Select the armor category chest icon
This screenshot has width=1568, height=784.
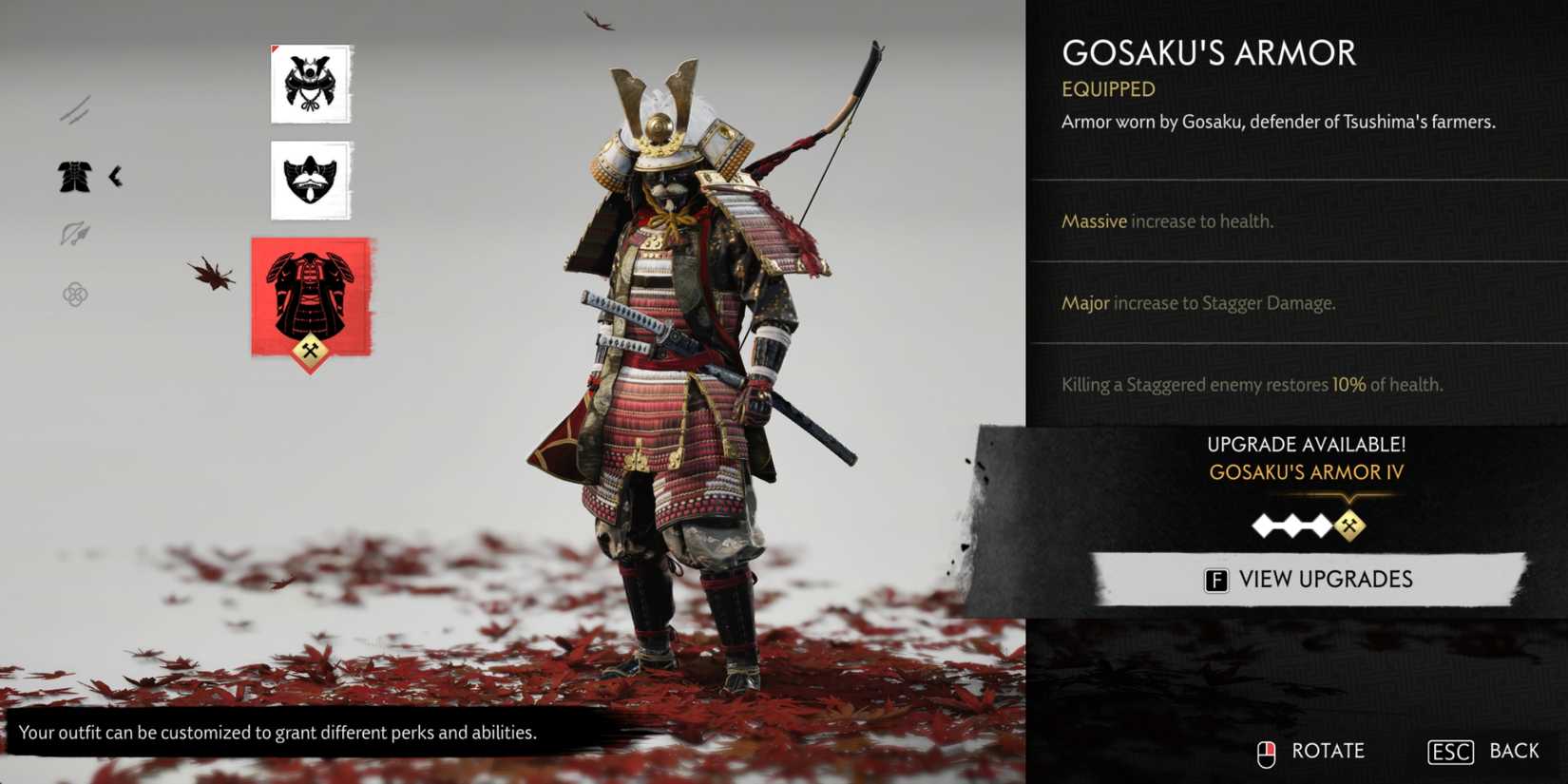coord(74,177)
